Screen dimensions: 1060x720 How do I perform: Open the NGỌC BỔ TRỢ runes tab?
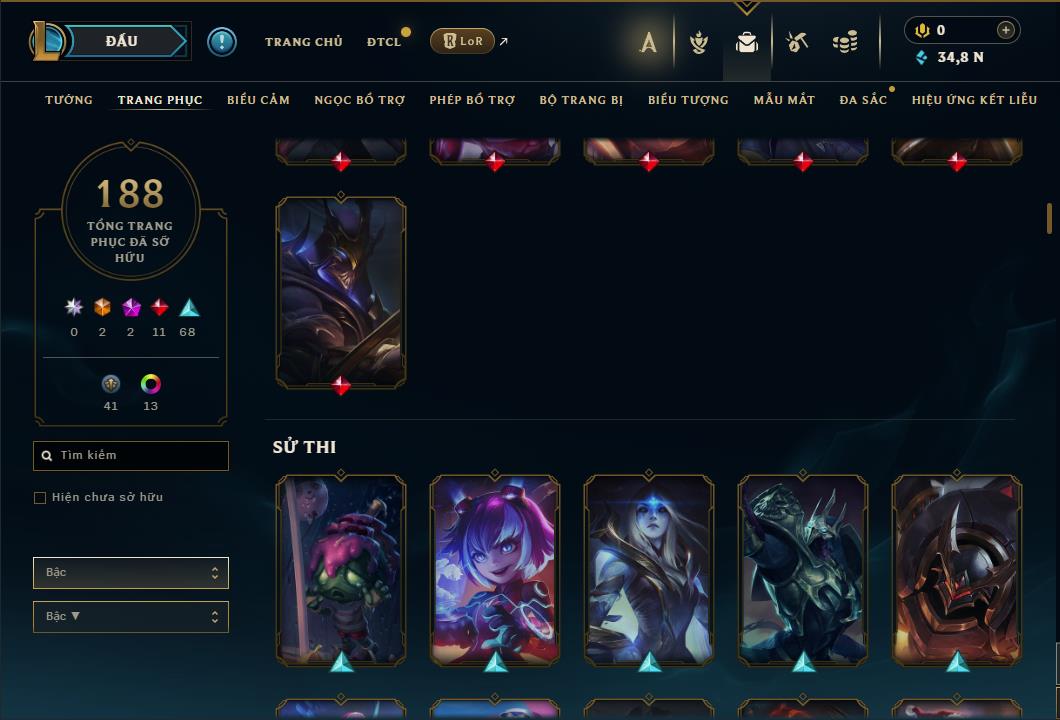point(359,100)
